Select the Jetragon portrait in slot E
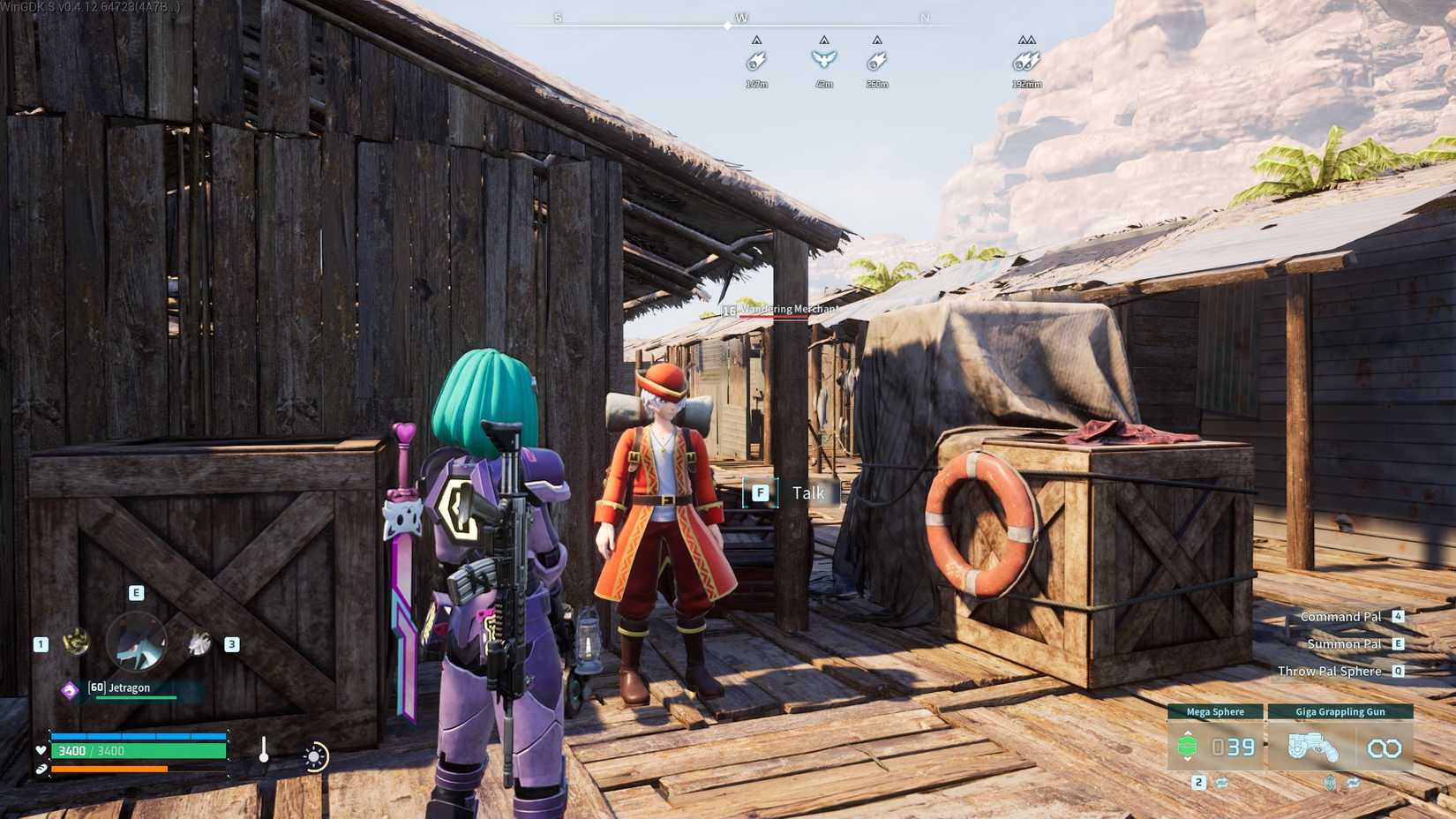Screen dimensions: 1456x819 136,641
